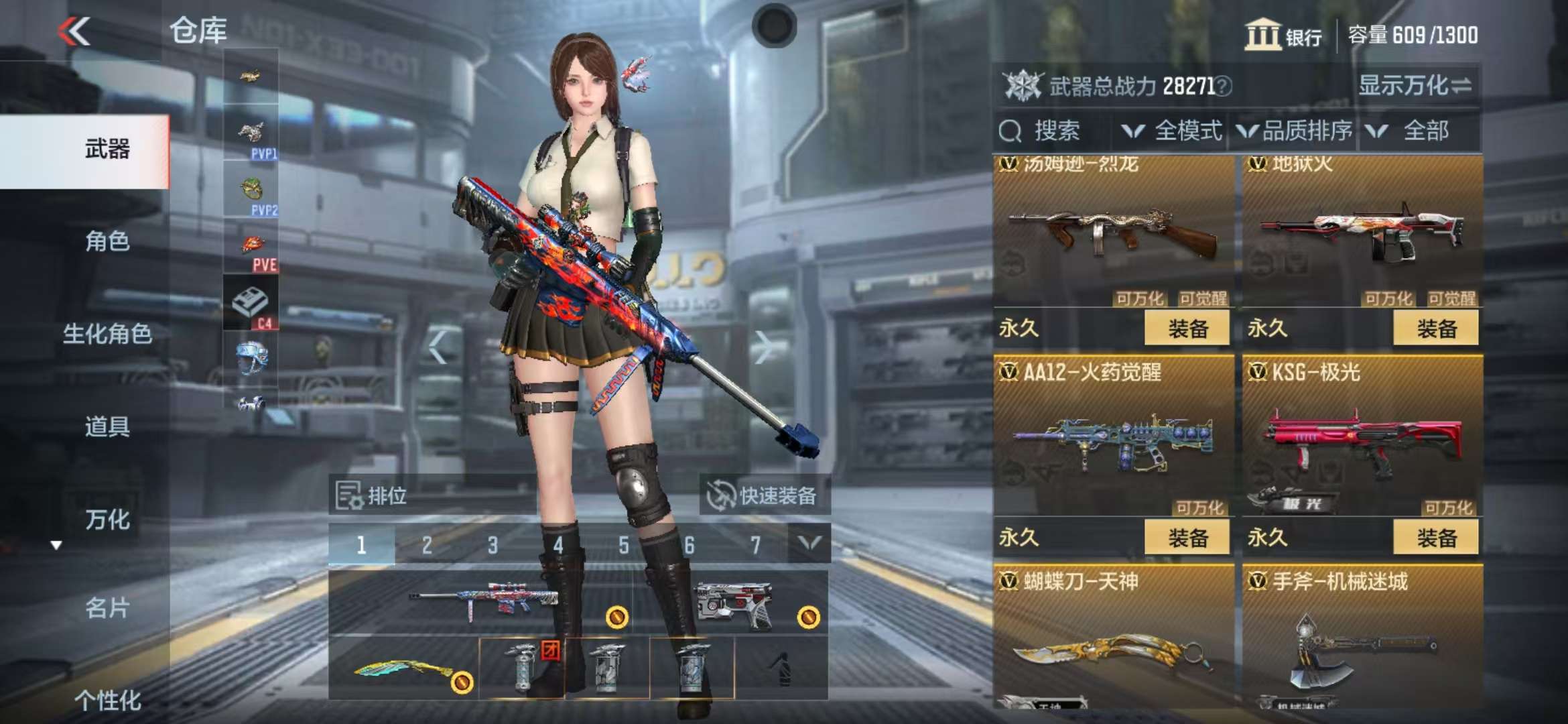1568x724 pixels.
Task: Select the 道具 category
Action: click(x=107, y=426)
